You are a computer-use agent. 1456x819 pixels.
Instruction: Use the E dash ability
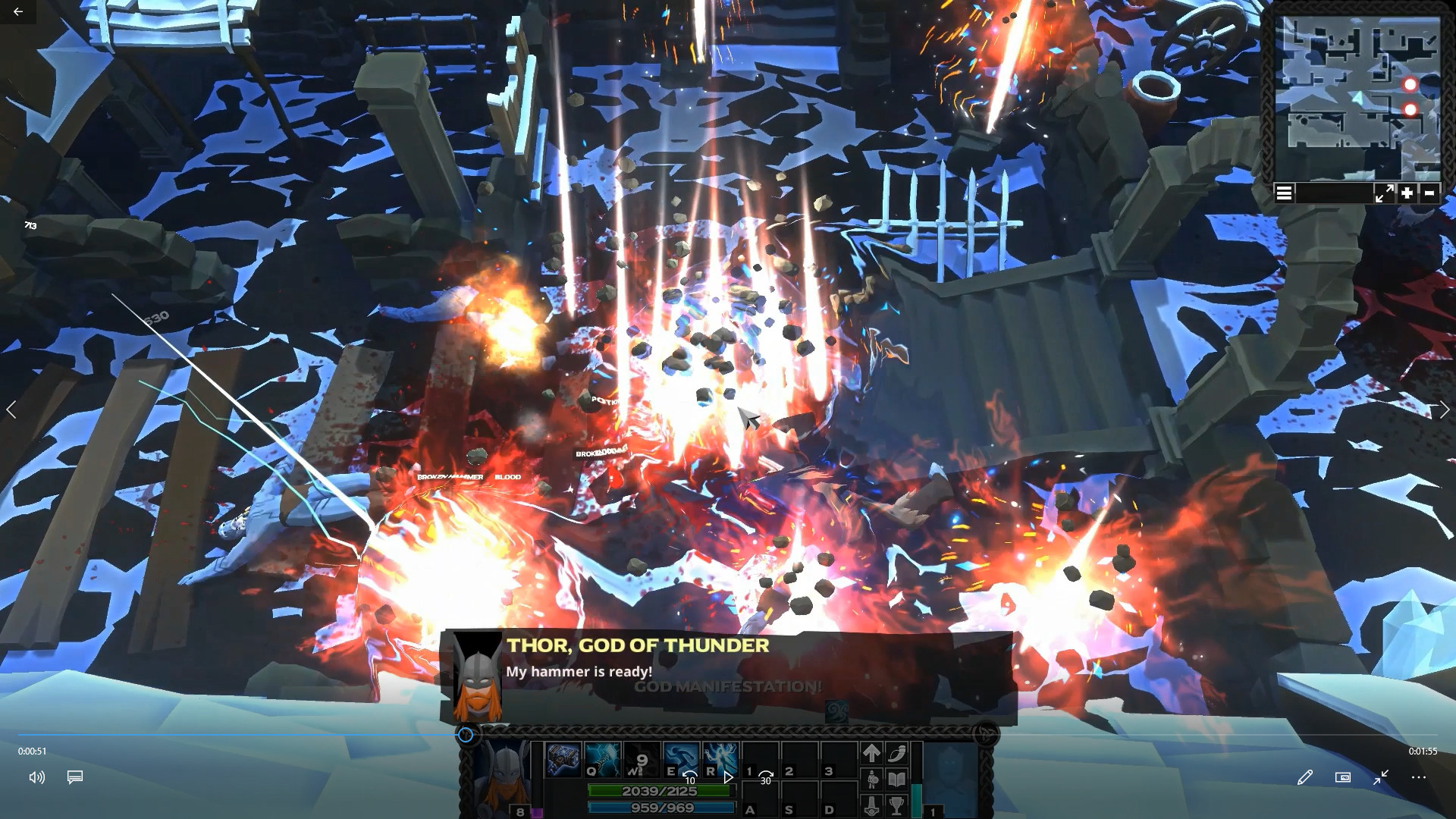pos(681,759)
